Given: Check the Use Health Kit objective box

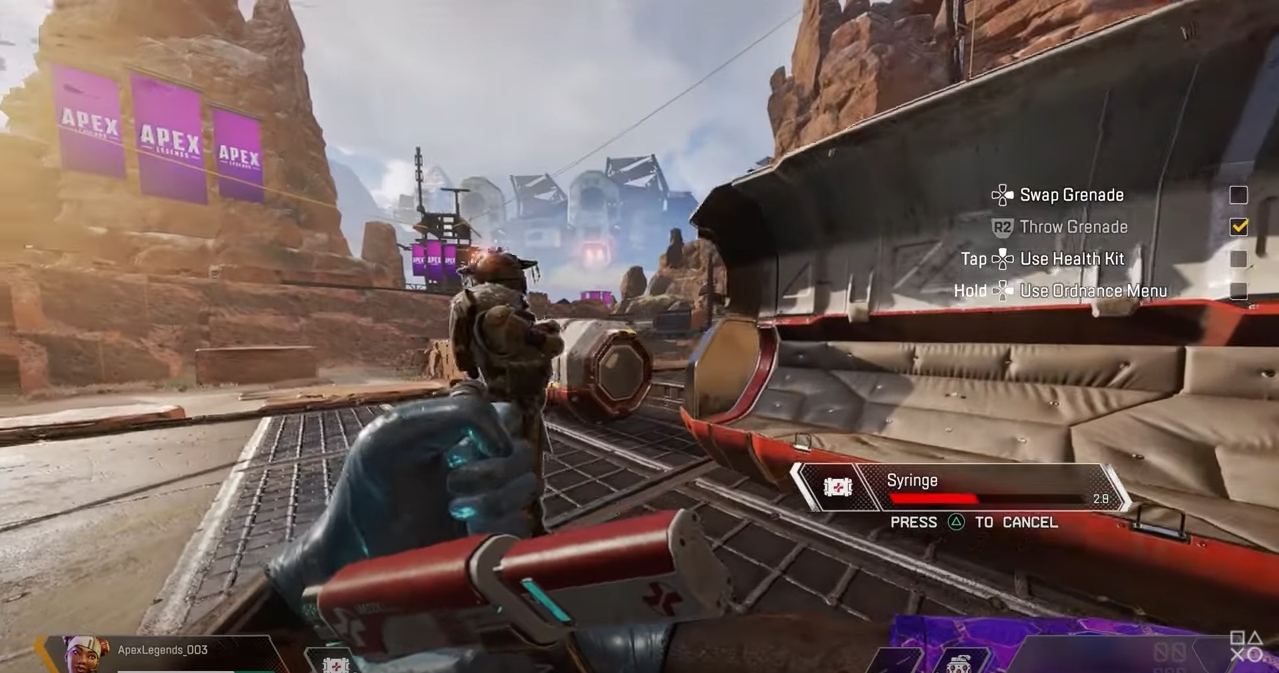Looking at the screenshot, I should (x=1238, y=259).
